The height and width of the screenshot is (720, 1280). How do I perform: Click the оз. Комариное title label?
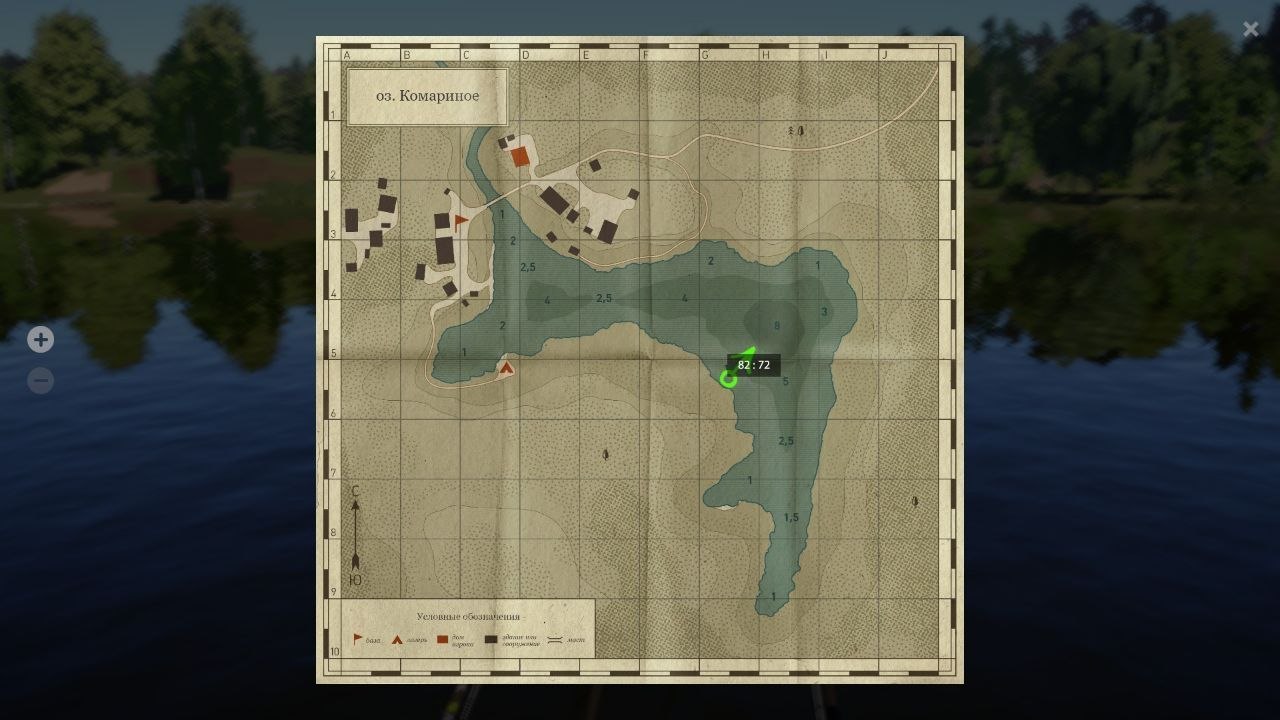point(427,95)
